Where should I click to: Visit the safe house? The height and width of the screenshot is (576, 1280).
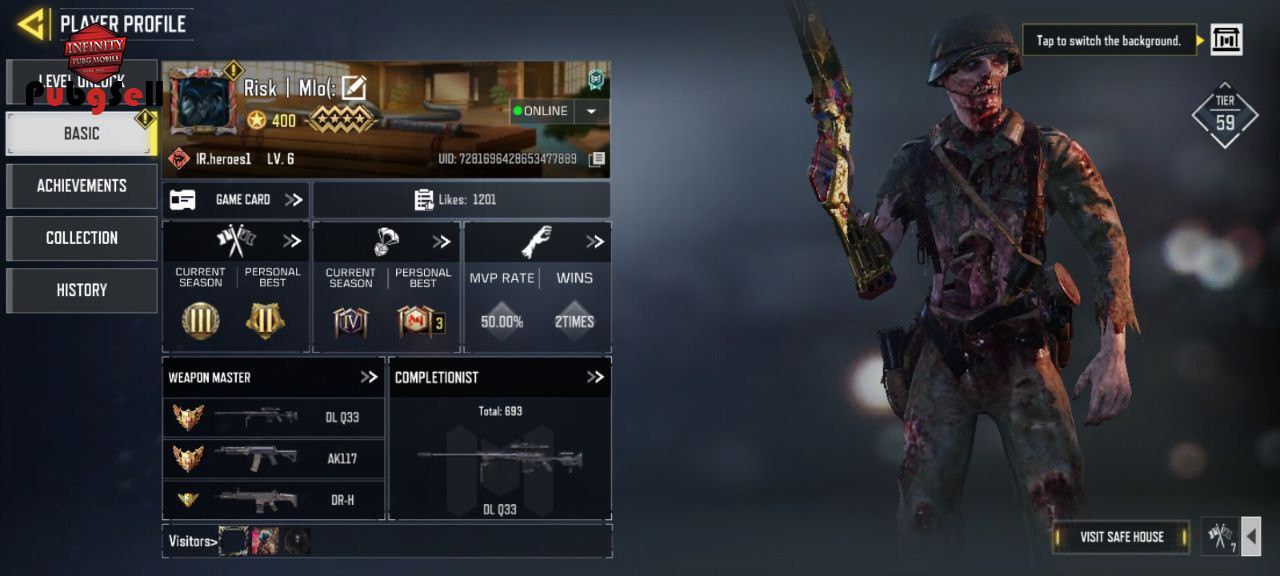1121,537
